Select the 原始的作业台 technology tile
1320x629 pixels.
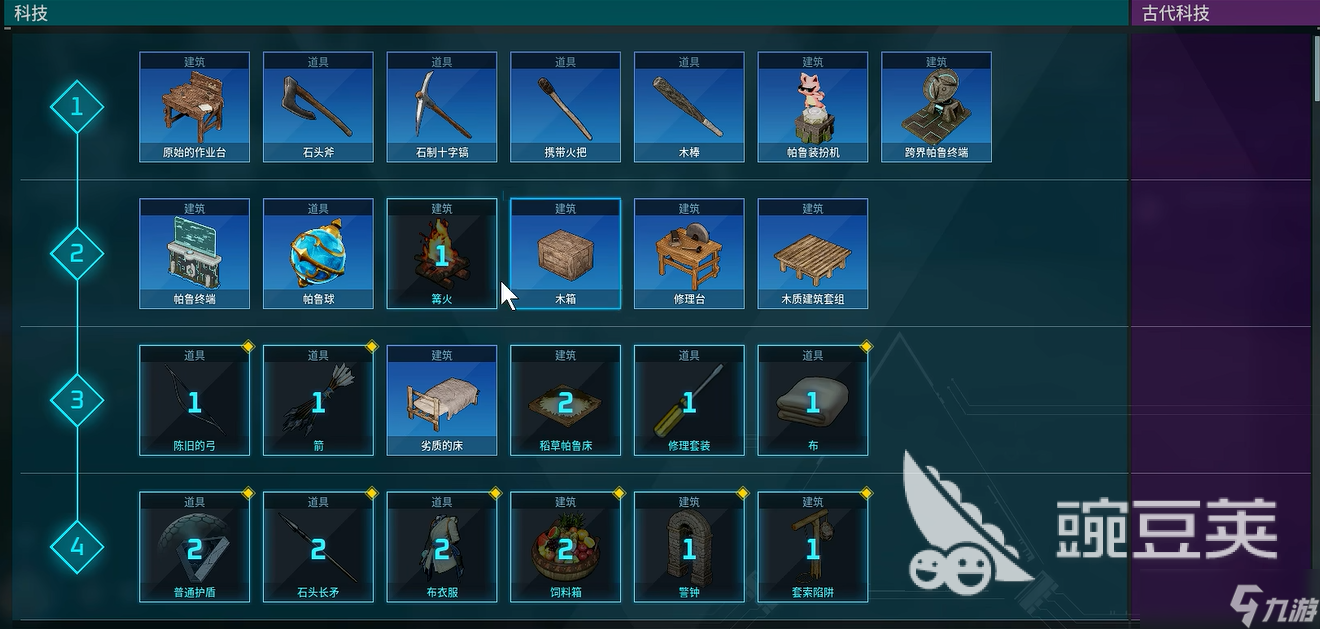pos(194,107)
